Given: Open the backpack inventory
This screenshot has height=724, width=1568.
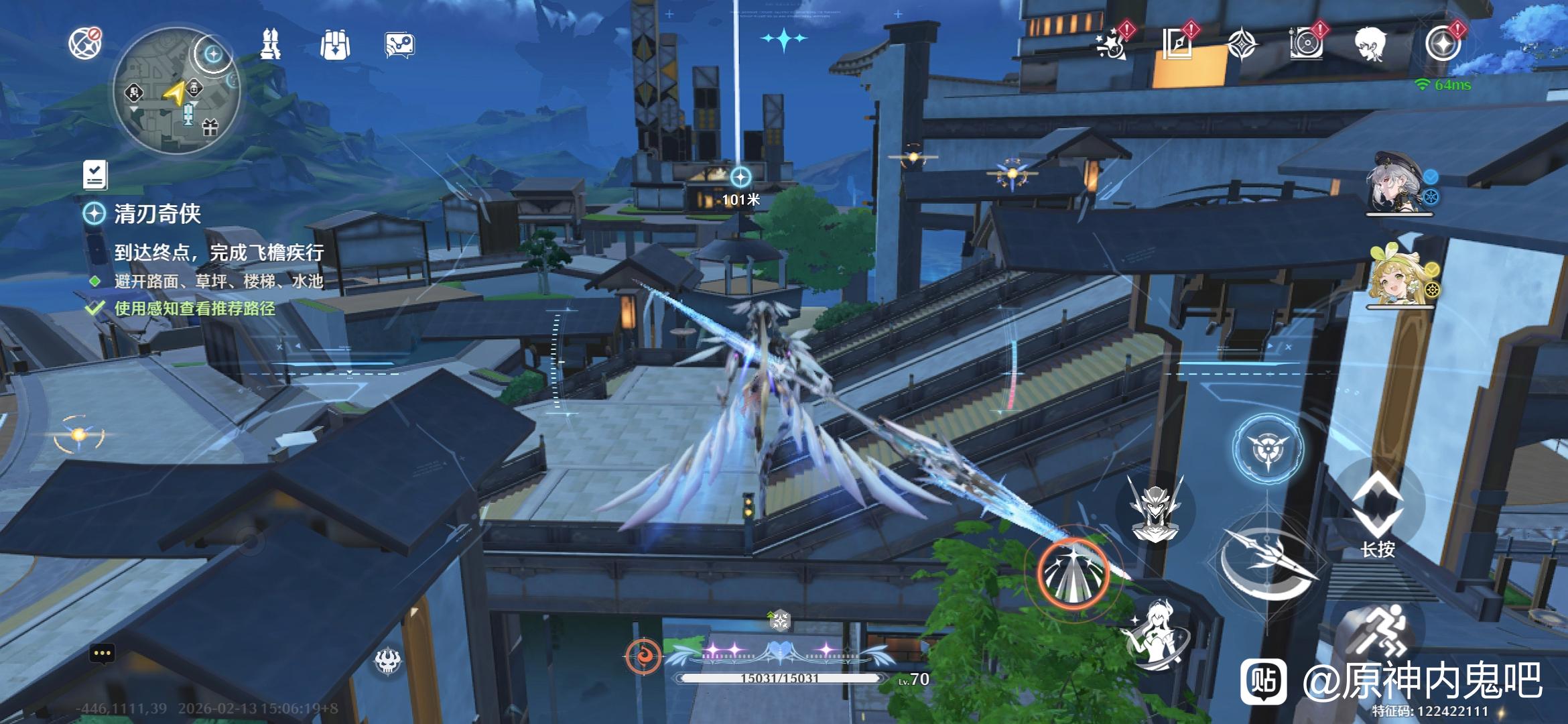Looking at the screenshot, I should tap(334, 45).
